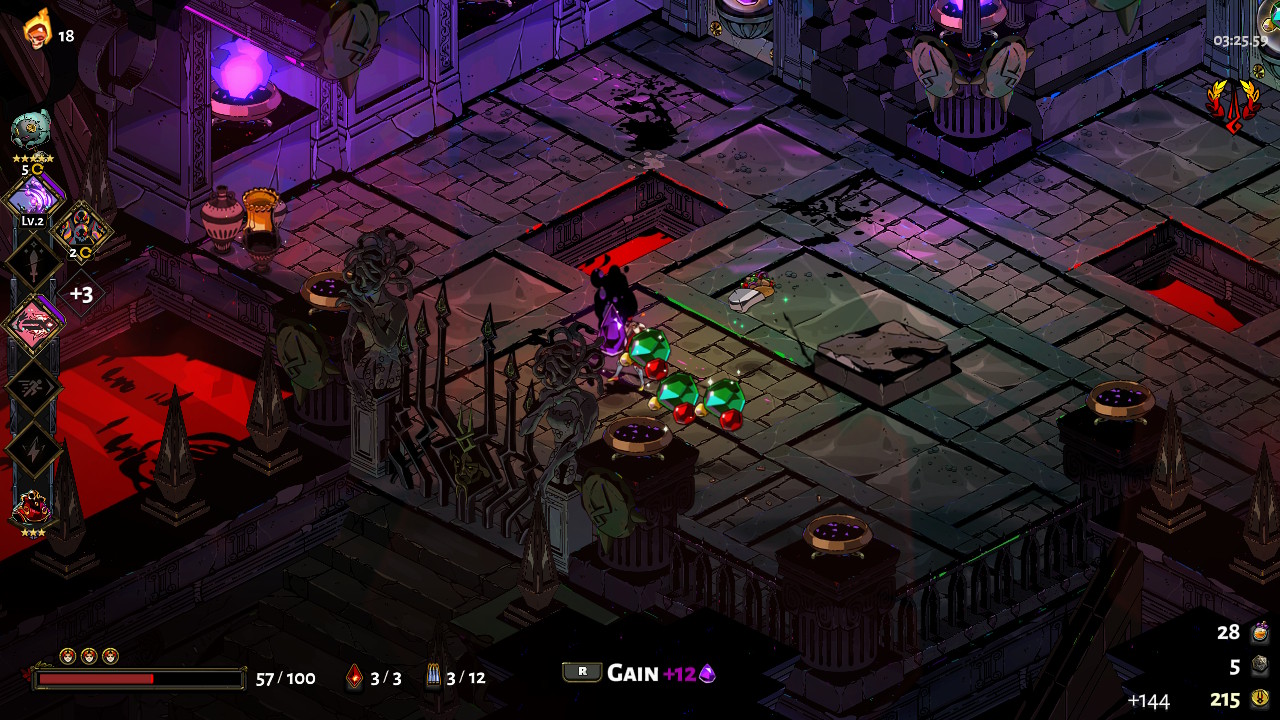Select the empty dash boon slot
This screenshot has width=1280, height=720.
pyautogui.click(x=34, y=387)
